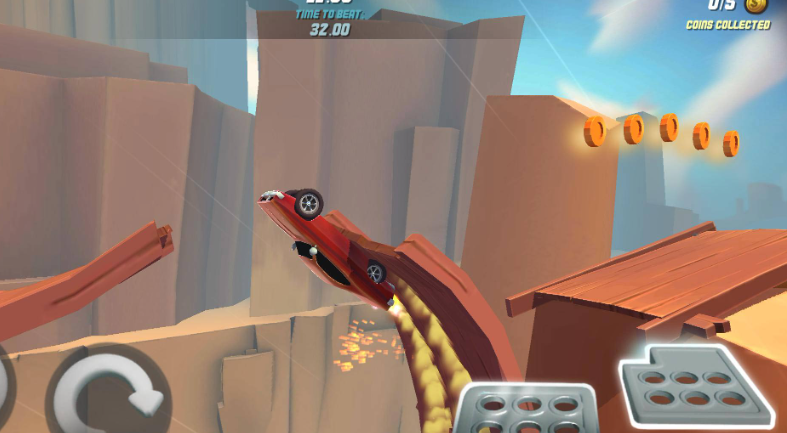
Task: Step on the larger gas pedal
Action: [x=693, y=382]
